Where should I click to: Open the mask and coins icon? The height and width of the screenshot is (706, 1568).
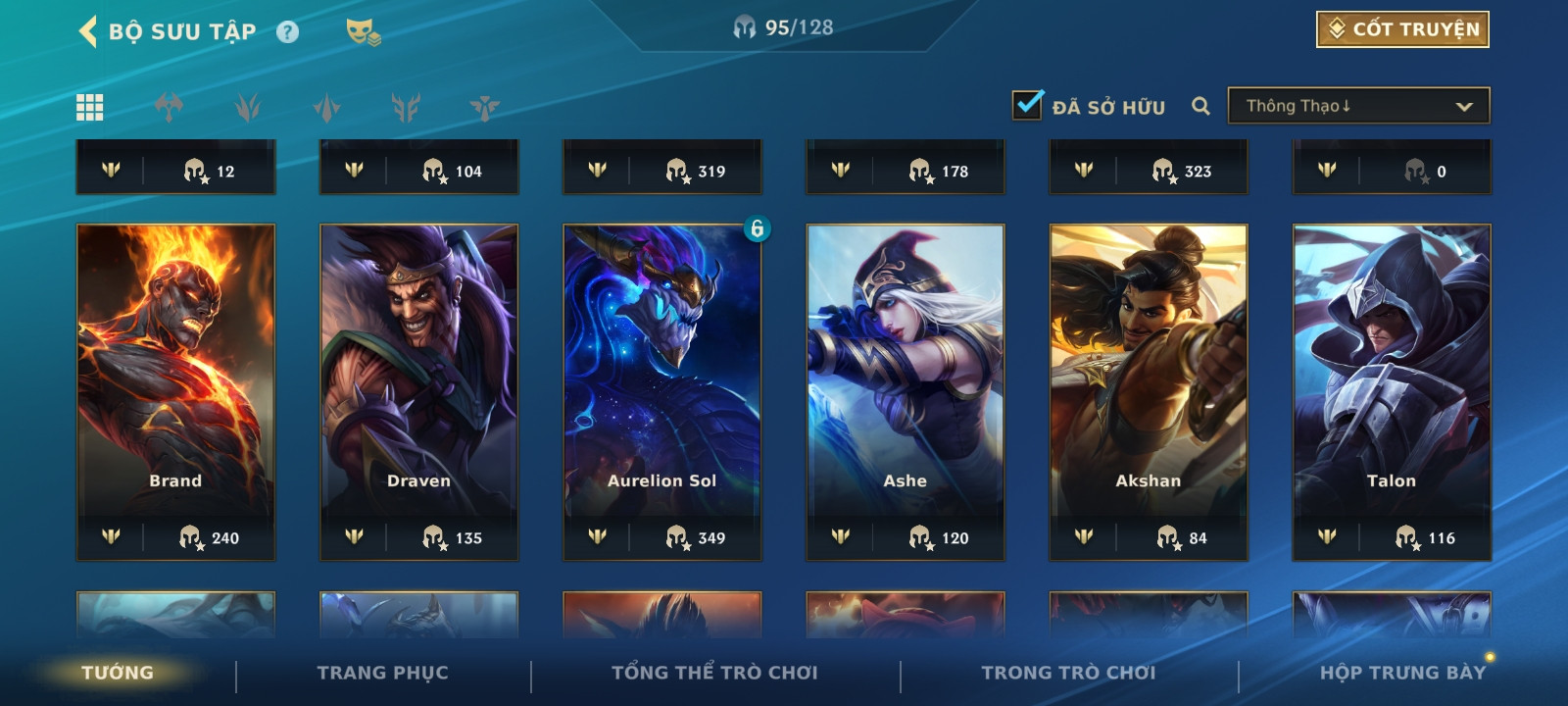pyautogui.click(x=363, y=32)
